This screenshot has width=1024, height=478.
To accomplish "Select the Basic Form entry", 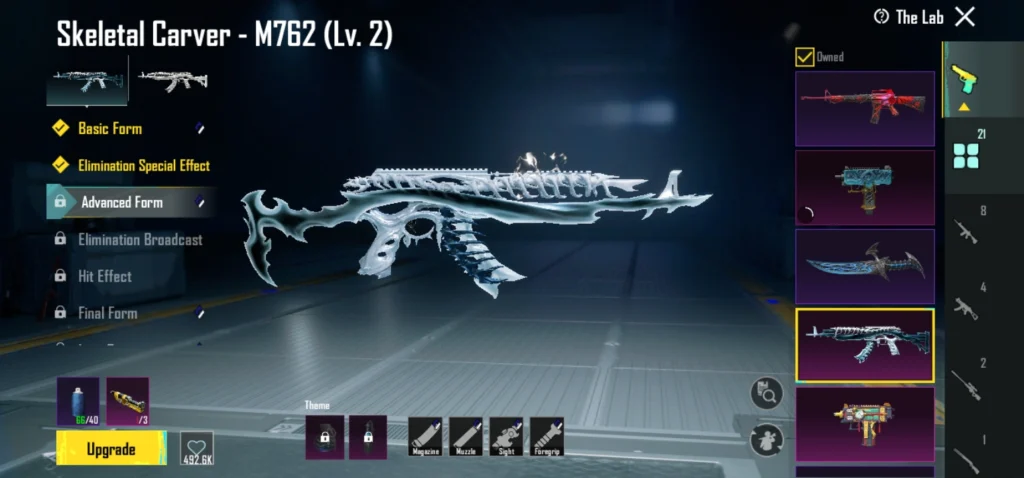I will [x=110, y=128].
